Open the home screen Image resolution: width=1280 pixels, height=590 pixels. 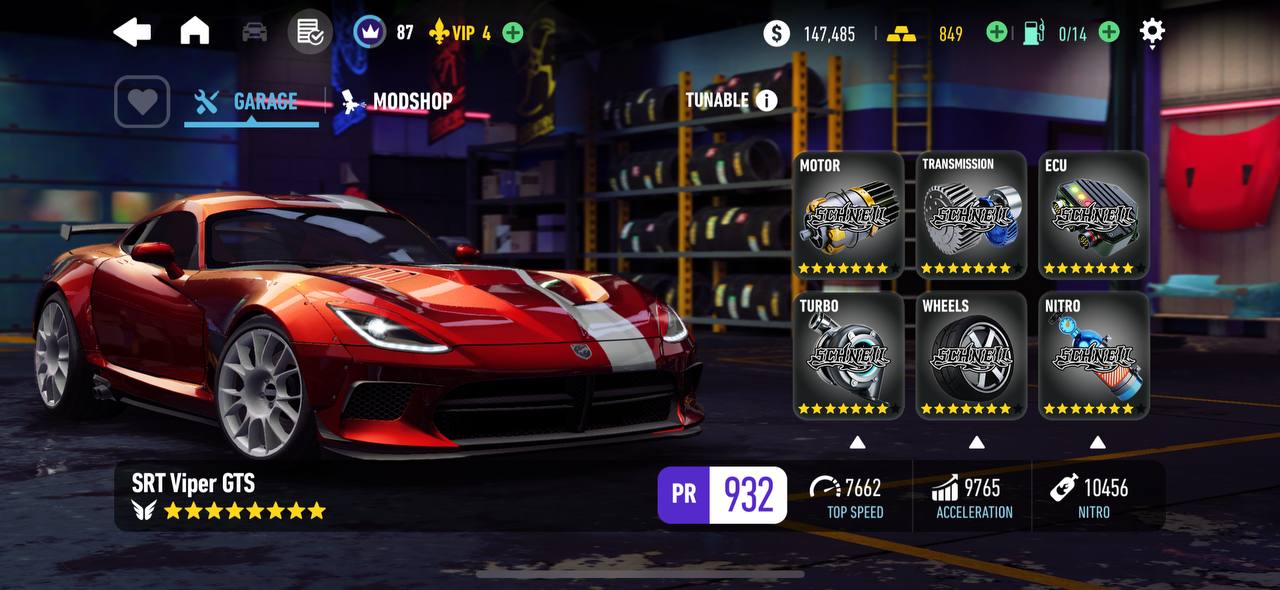[x=194, y=32]
